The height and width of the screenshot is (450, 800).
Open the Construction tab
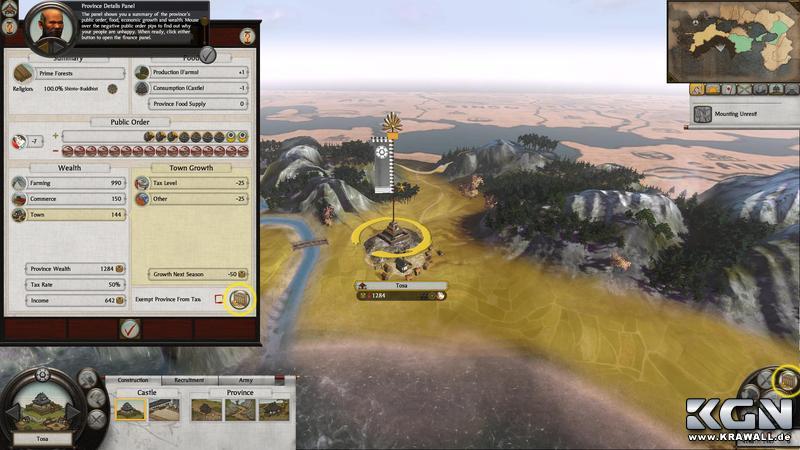pos(133,380)
